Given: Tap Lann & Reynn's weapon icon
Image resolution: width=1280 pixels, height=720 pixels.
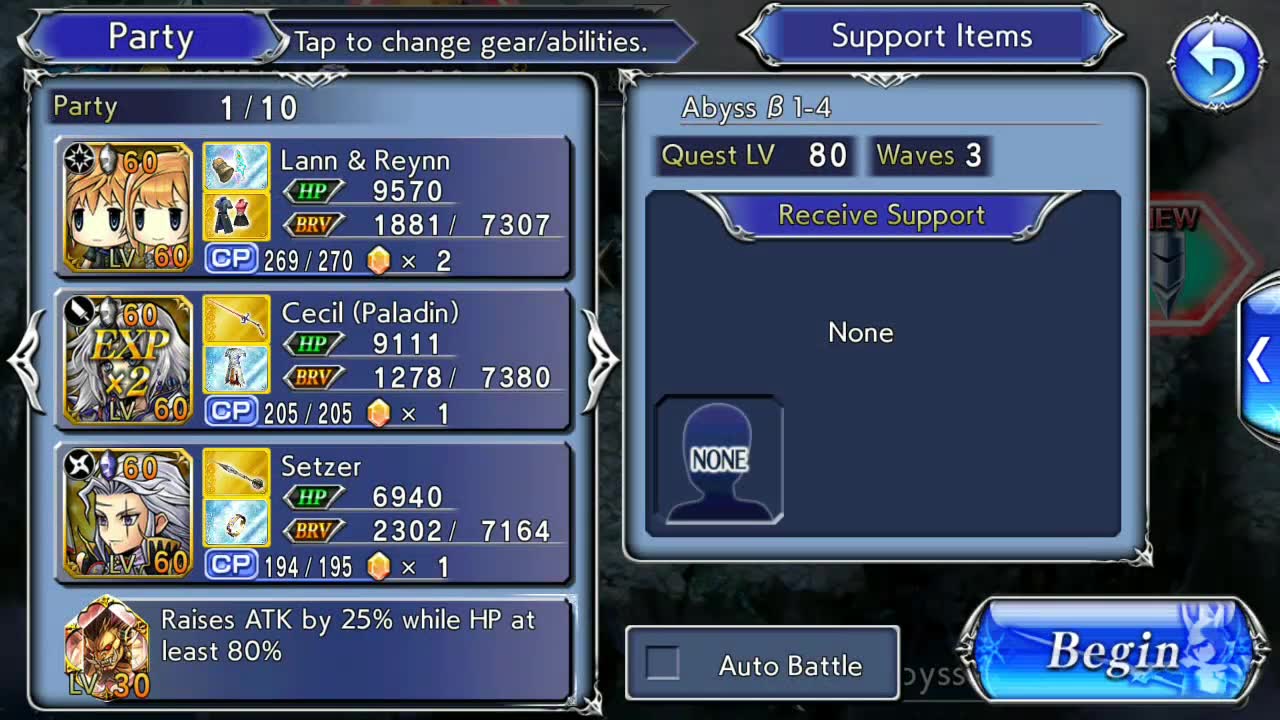Looking at the screenshot, I should [236, 167].
